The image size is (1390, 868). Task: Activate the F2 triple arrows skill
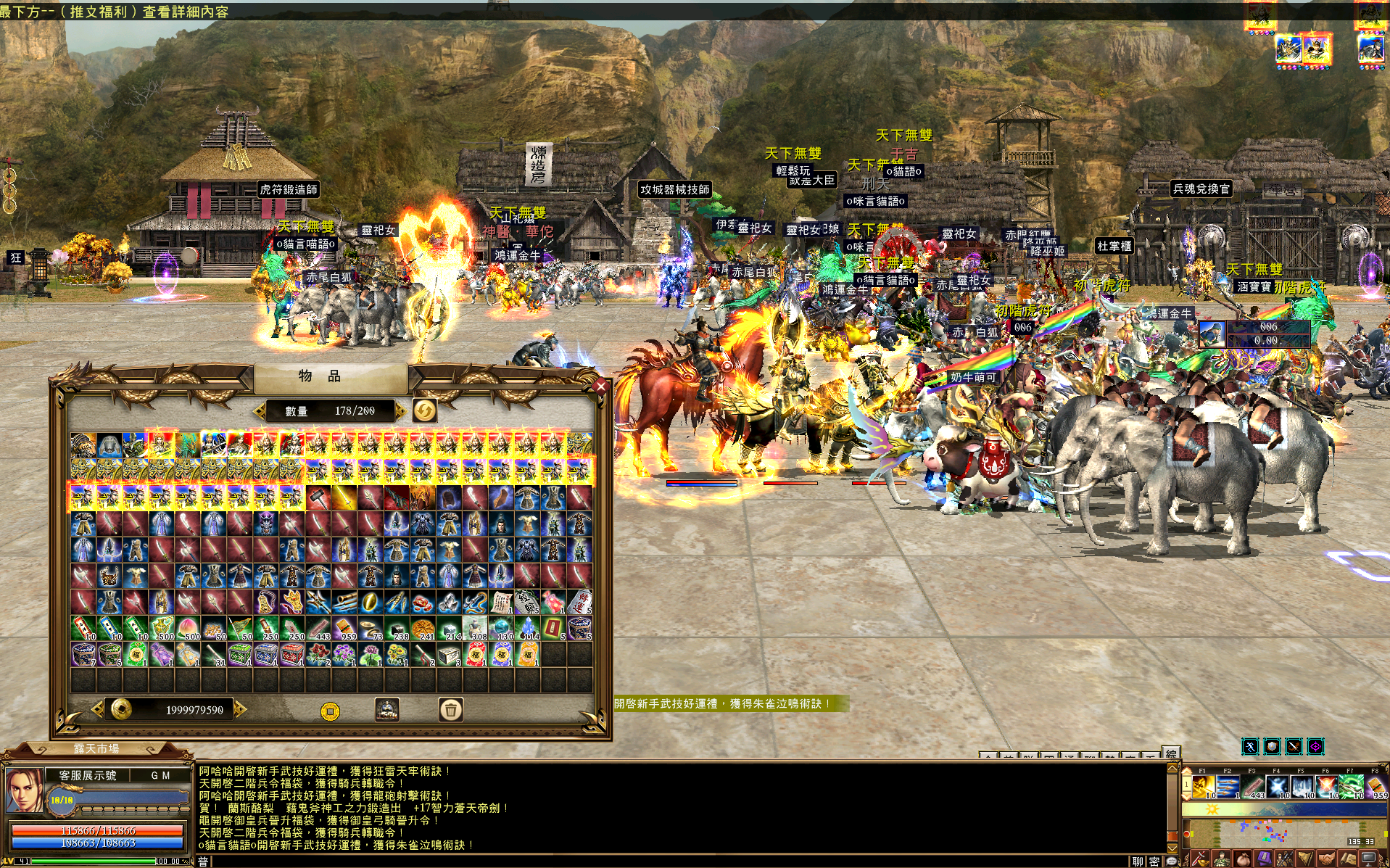pos(1228,786)
